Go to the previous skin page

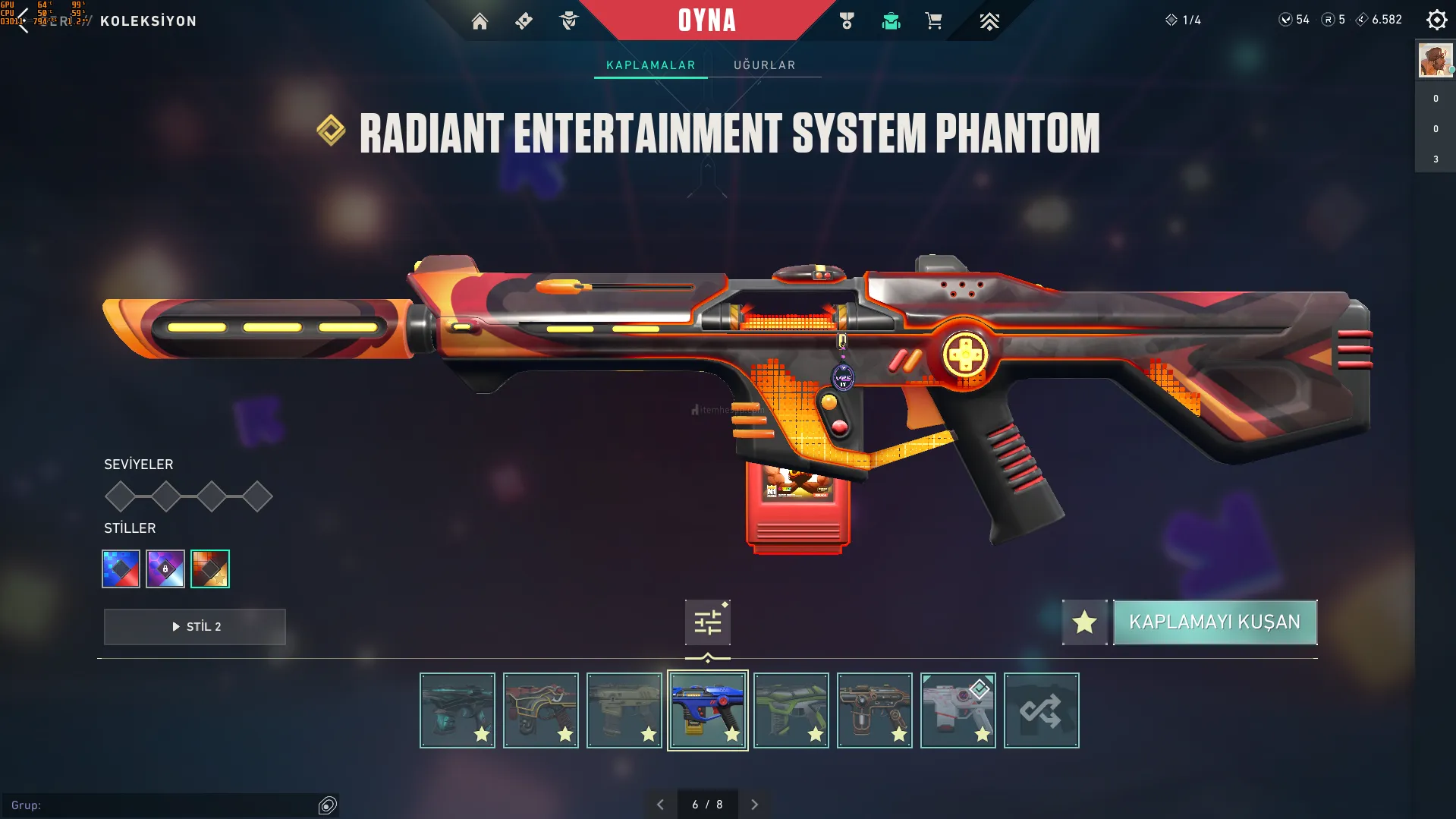(660, 805)
